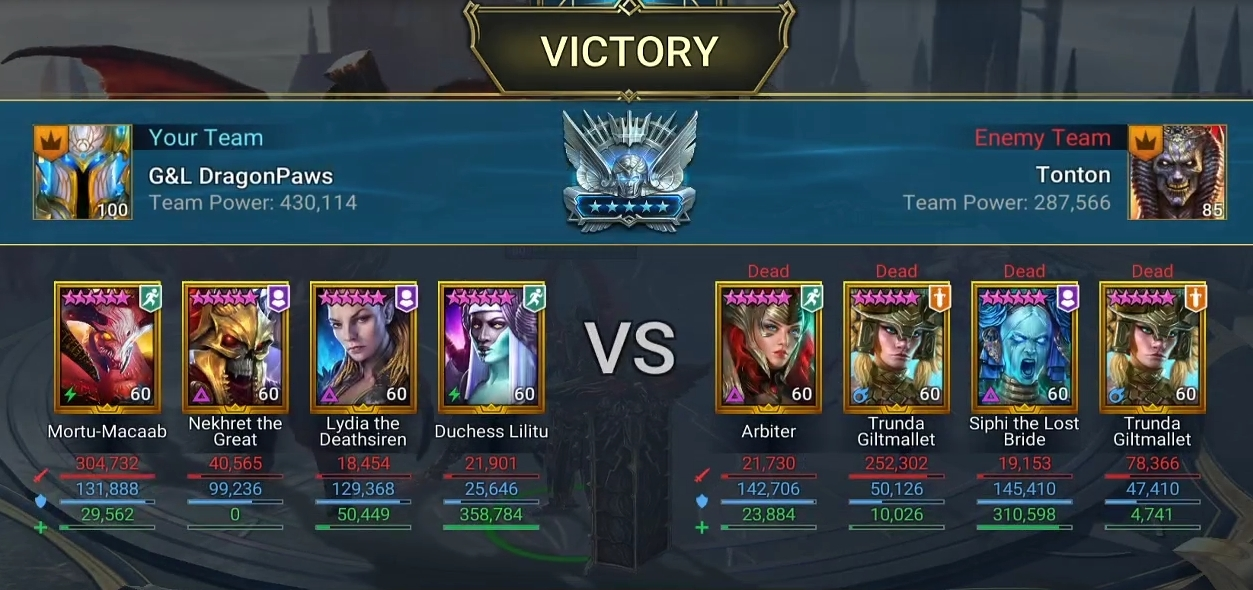Screen dimensions: 1253x590
Task: Open G&L DragonPaws player avatar
Action: pyautogui.click(x=83, y=172)
